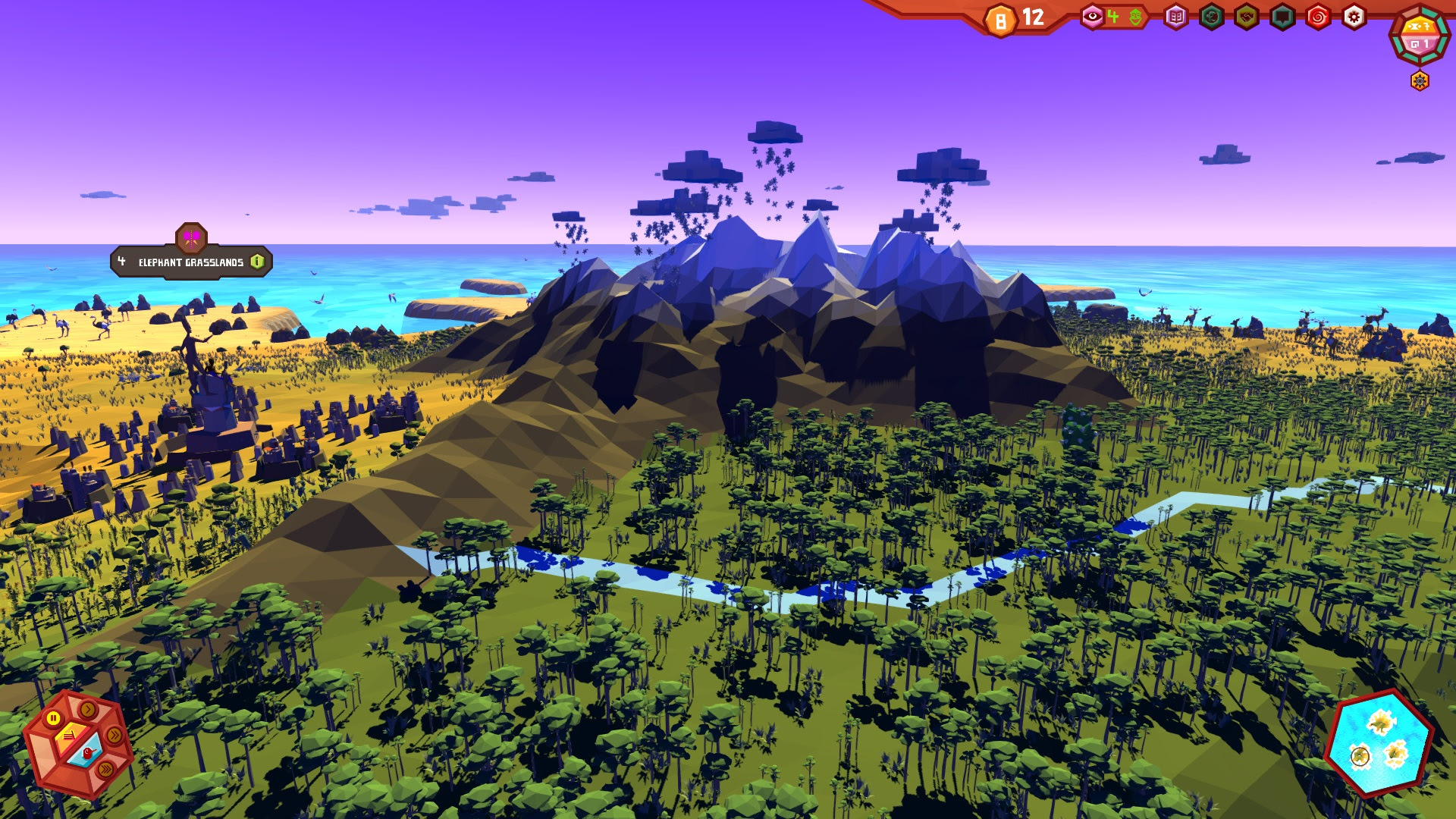Image resolution: width=1456 pixels, height=819 pixels.
Task: Open the green info icon on Elephant Grasslands
Action: (258, 262)
